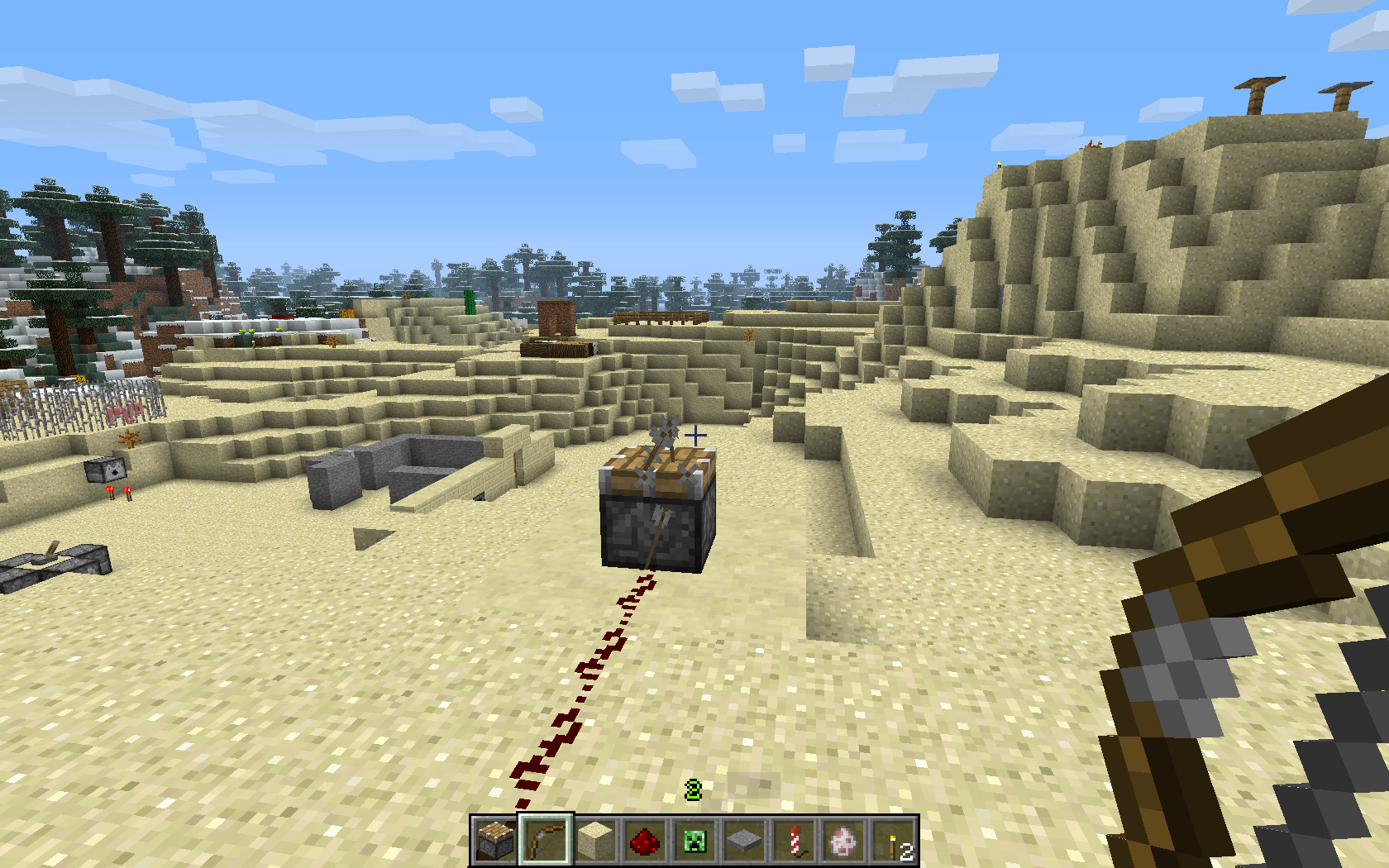The image size is (1389, 868).
Task: Pick the pink spawn egg slot
Action: coord(843,841)
